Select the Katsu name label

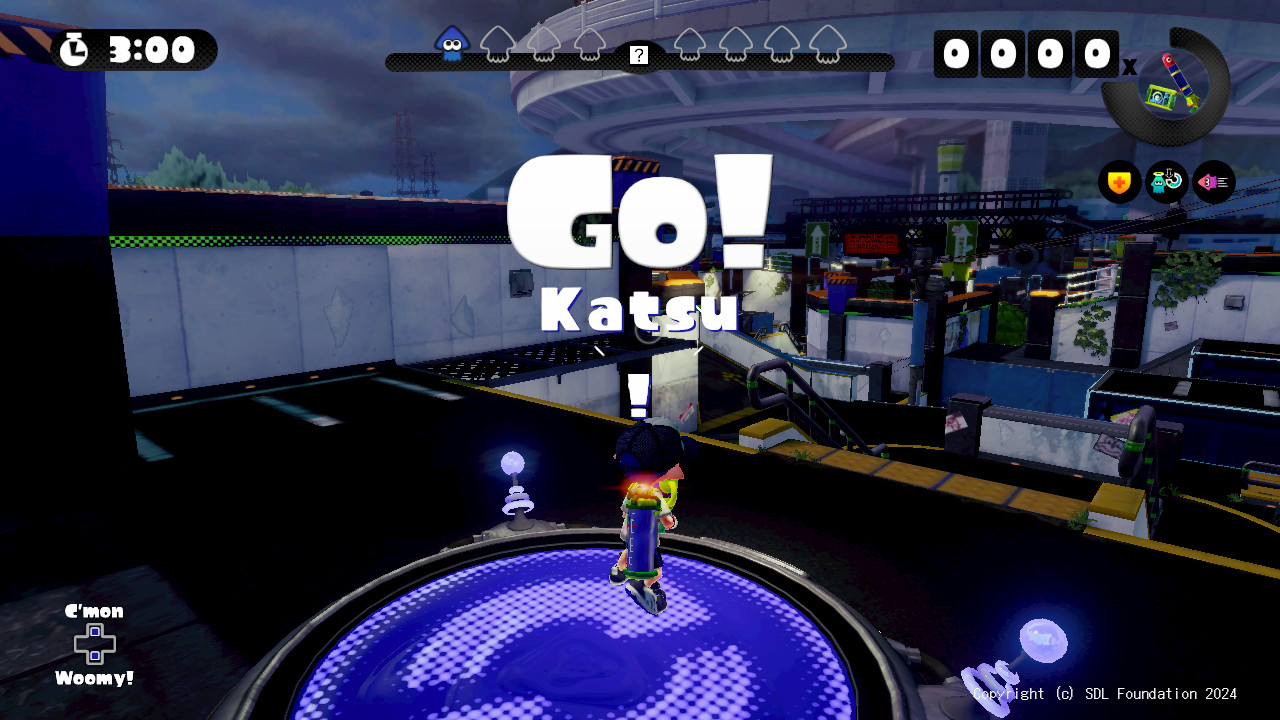(x=638, y=310)
